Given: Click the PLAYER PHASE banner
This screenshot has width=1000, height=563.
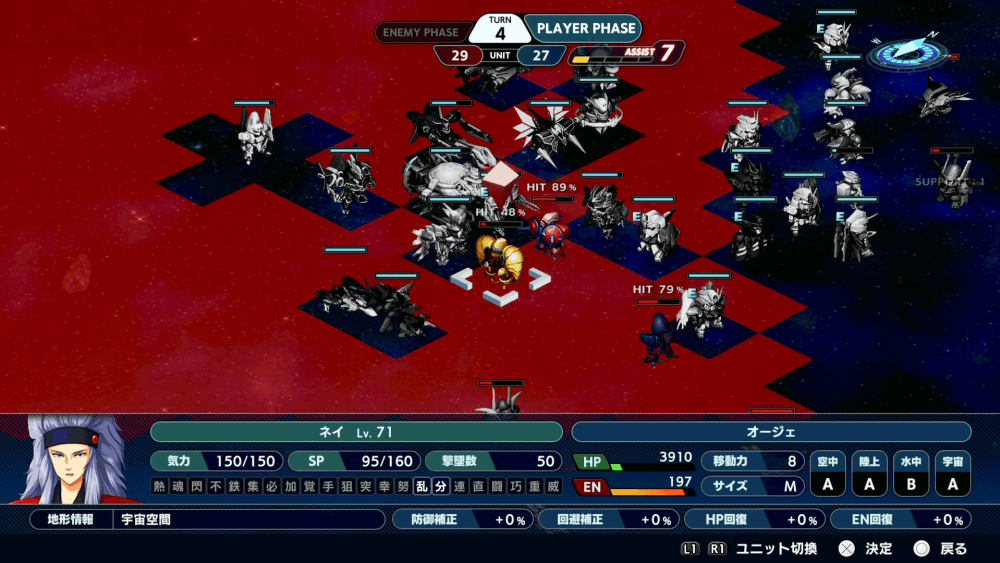Looking at the screenshot, I should pyautogui.click(x=585, y=29).
